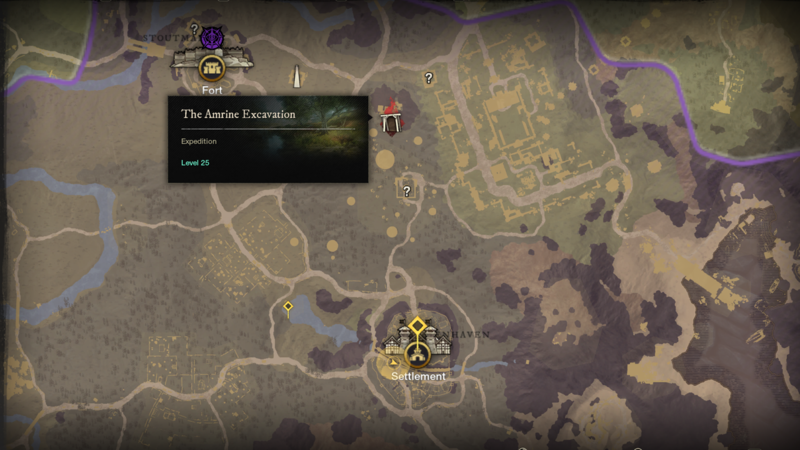The width and height of the screenshot is (800, 450).
Task: Inspect the question mark below the Amrine marker
Action: point(407,190)
